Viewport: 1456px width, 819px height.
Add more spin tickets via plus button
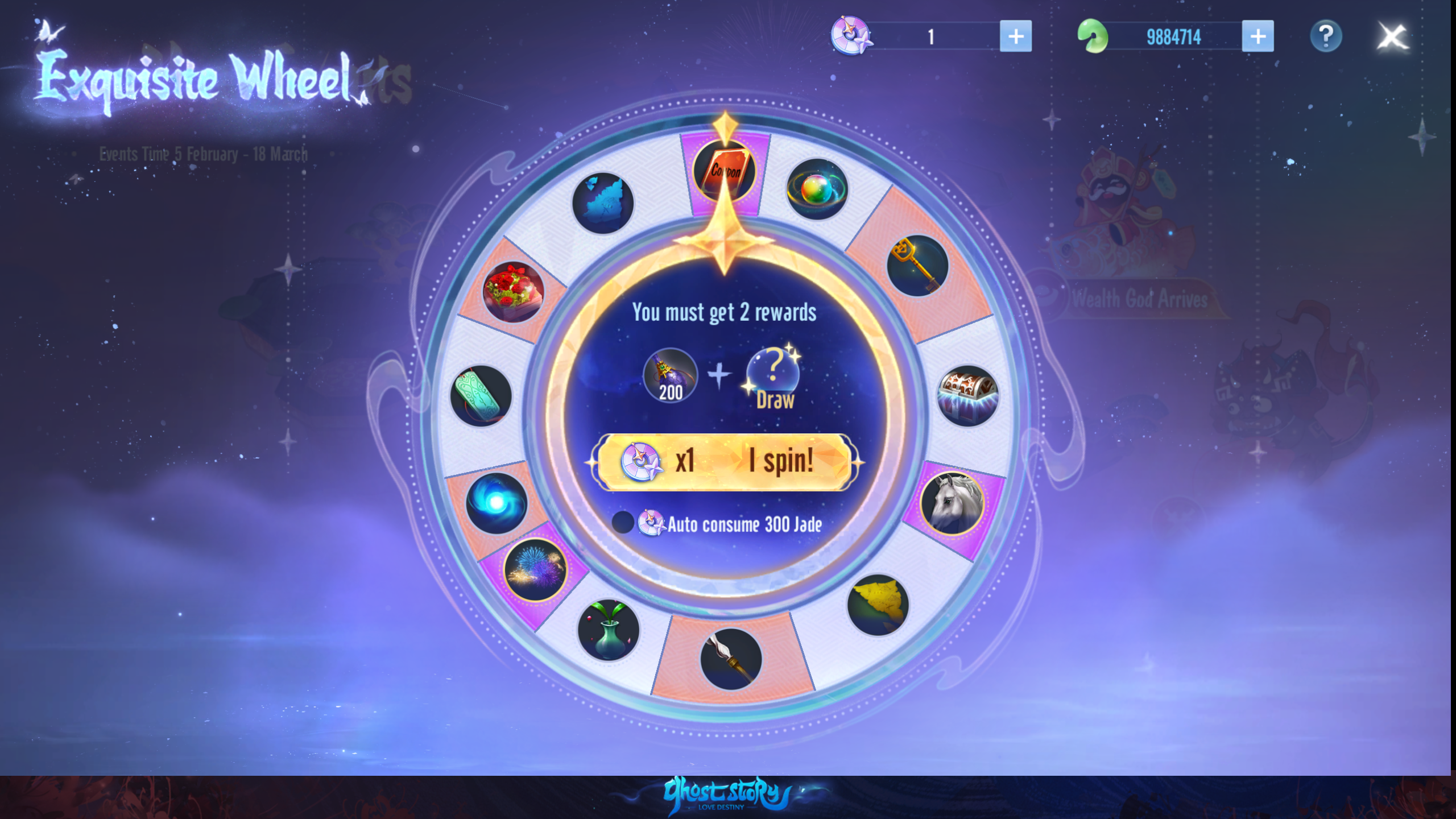pyautogui.click(x=1015, y=36)
